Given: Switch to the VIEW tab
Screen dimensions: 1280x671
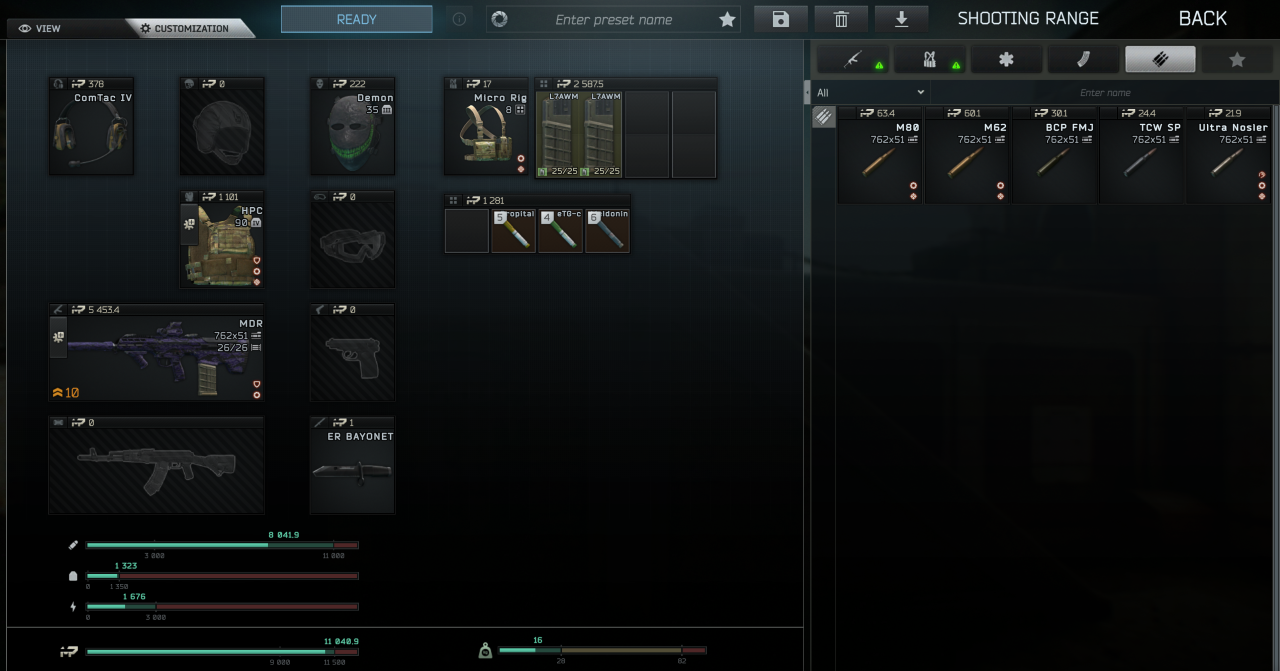Looking at the screenshot, I should tap(40, 28).
